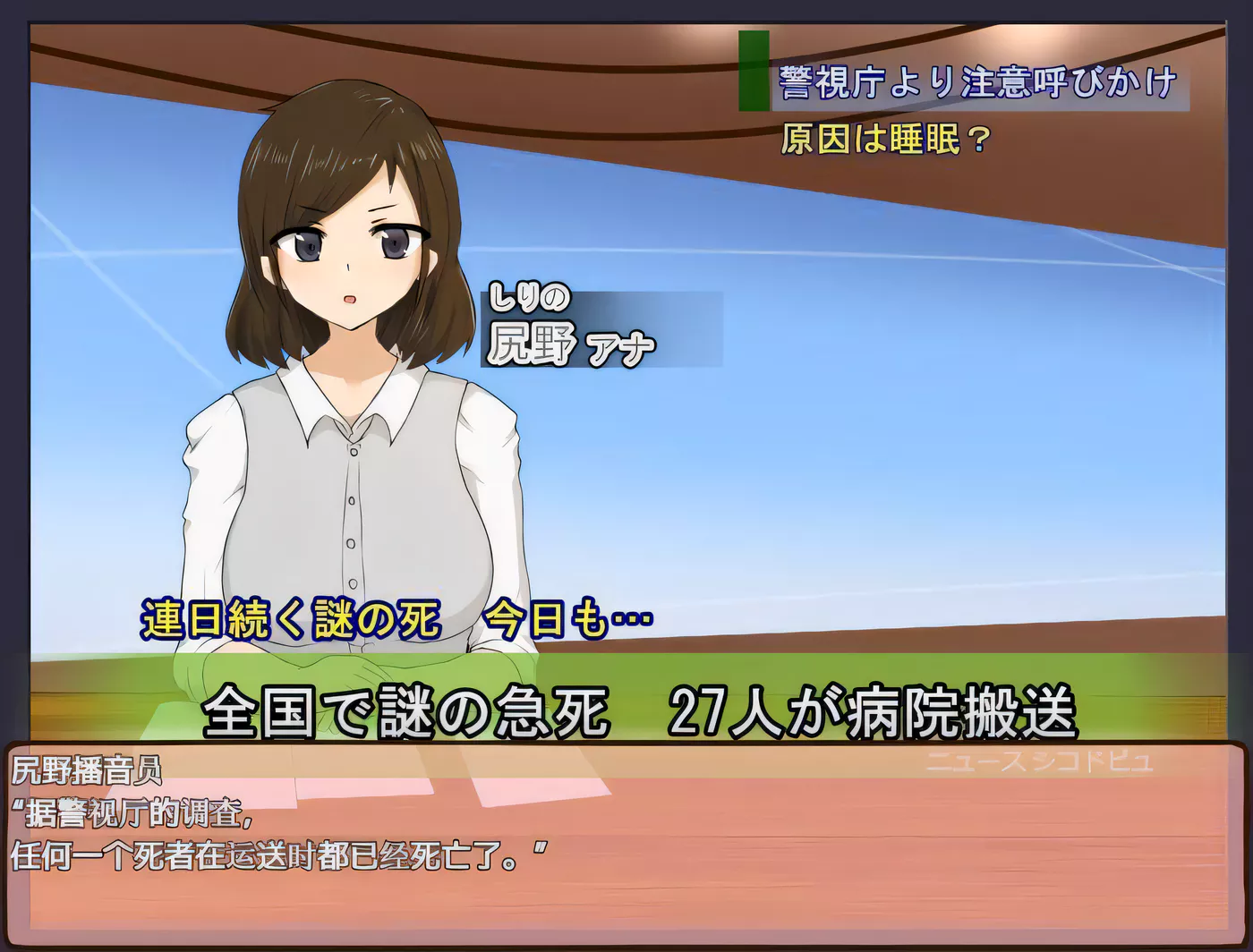Click the green marker beside the headline
The image size is (1253, 952).
pos(752,72)
